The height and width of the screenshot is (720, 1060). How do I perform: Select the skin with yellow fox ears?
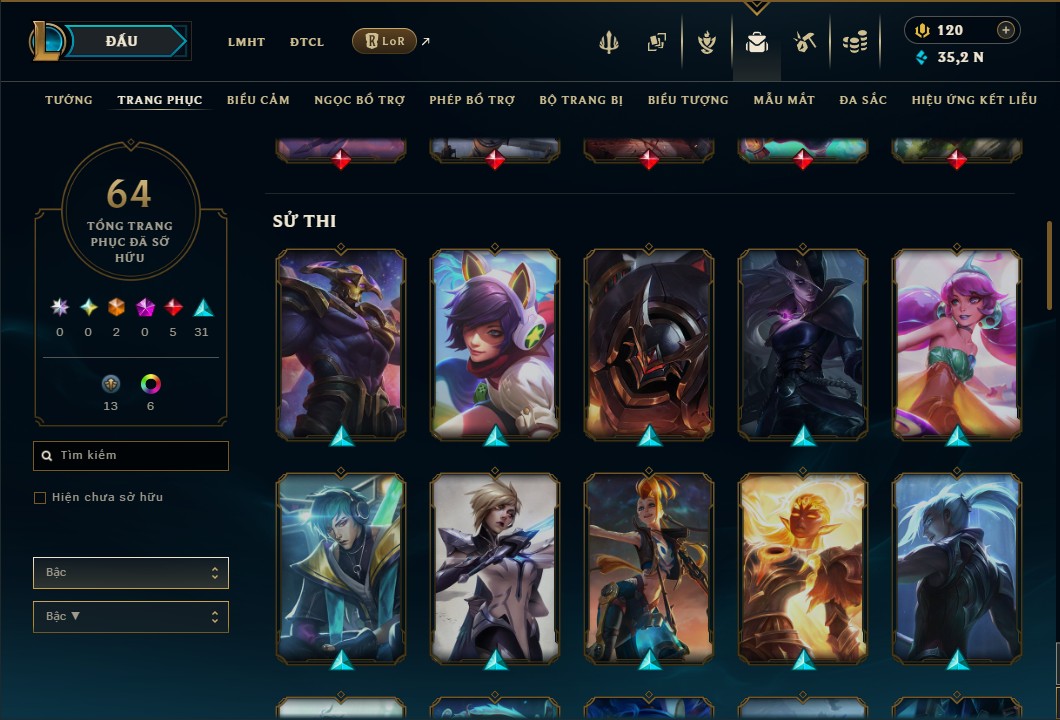pyautogui.click(x=494, y=343)
